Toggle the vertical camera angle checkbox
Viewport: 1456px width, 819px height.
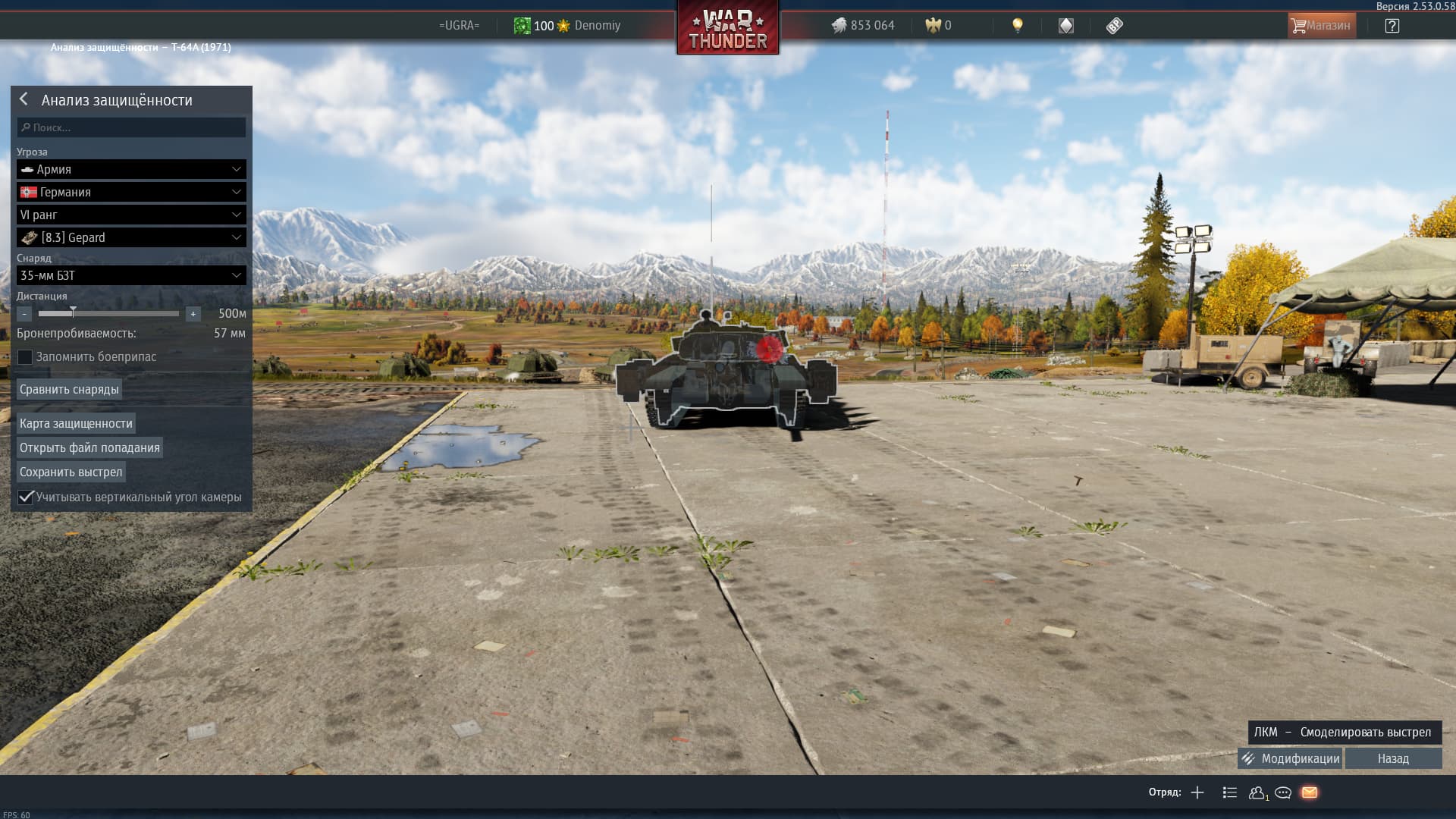pos(26,497)
